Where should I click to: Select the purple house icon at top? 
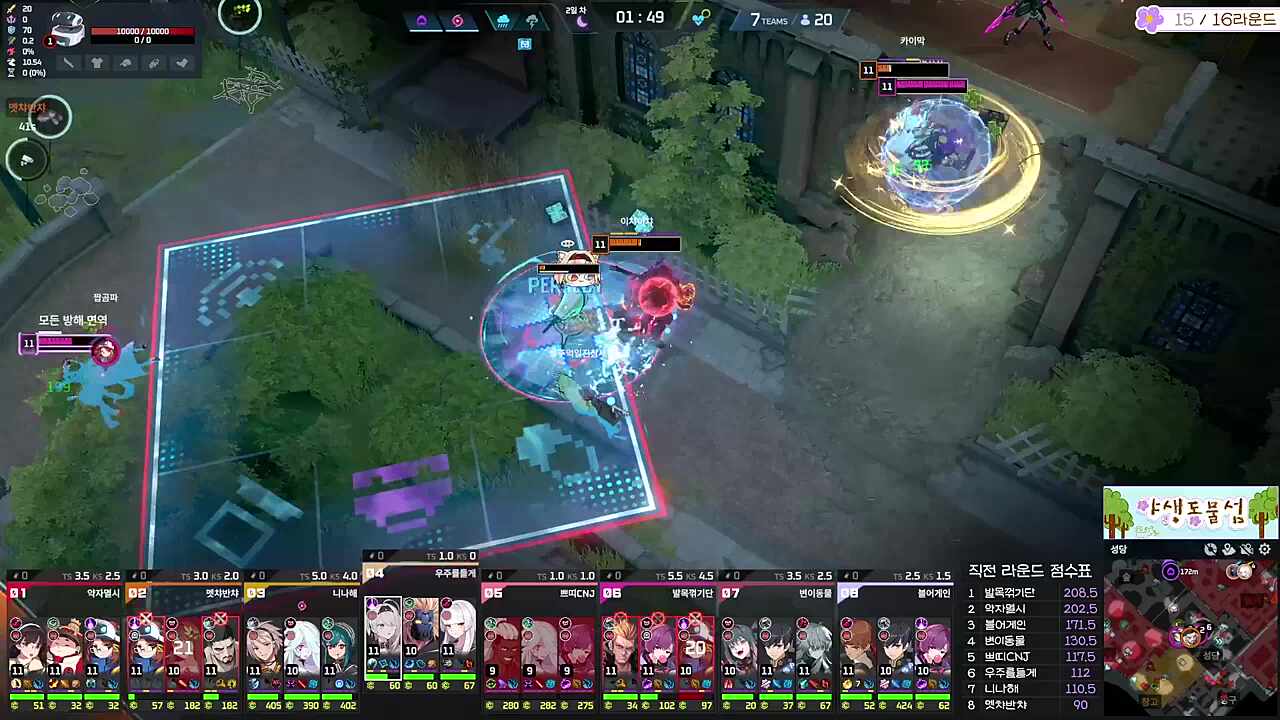pos(421,20)
